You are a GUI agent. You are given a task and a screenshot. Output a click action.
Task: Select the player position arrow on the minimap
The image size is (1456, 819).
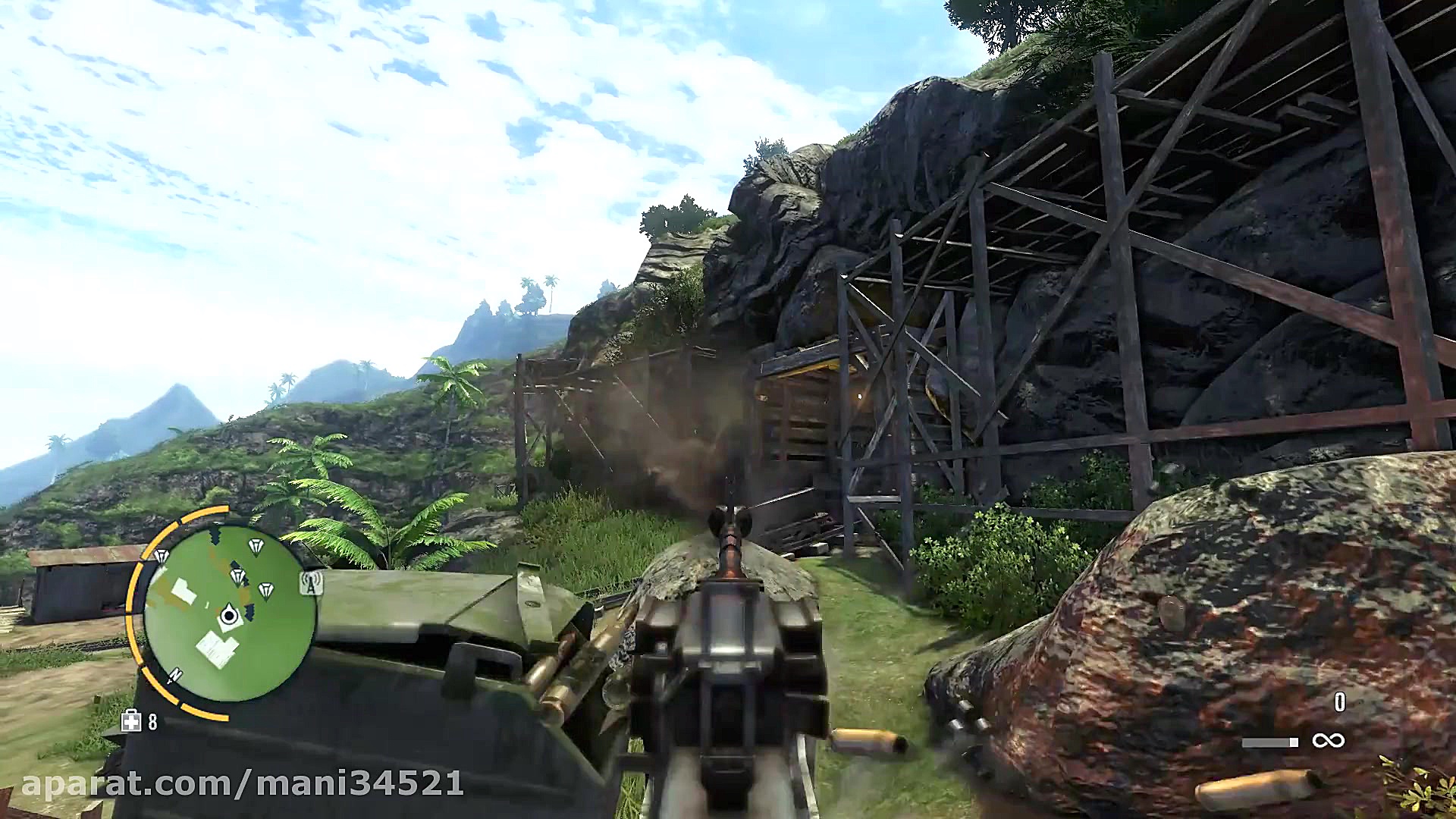229,614
